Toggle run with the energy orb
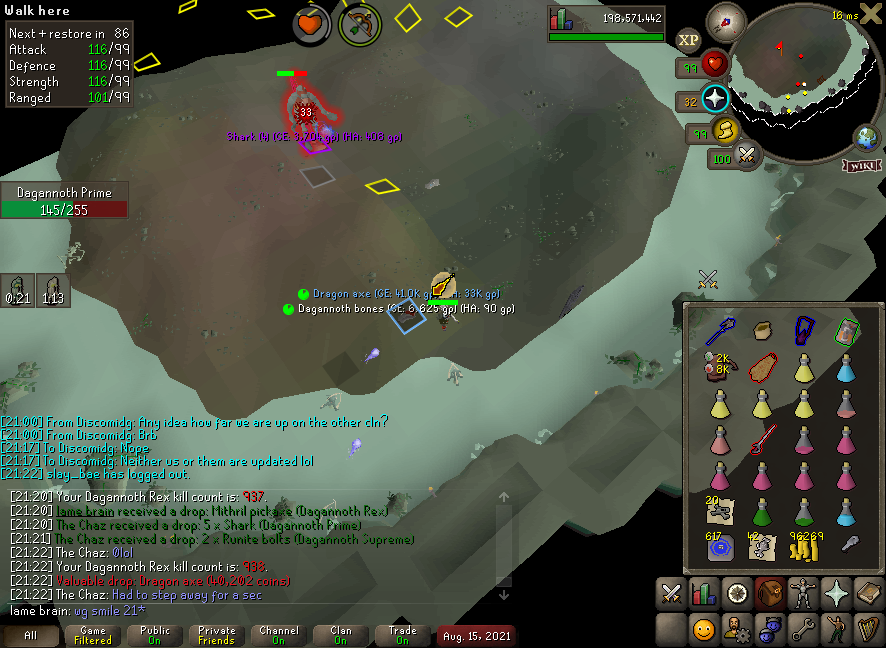 (x=723, y=129)
